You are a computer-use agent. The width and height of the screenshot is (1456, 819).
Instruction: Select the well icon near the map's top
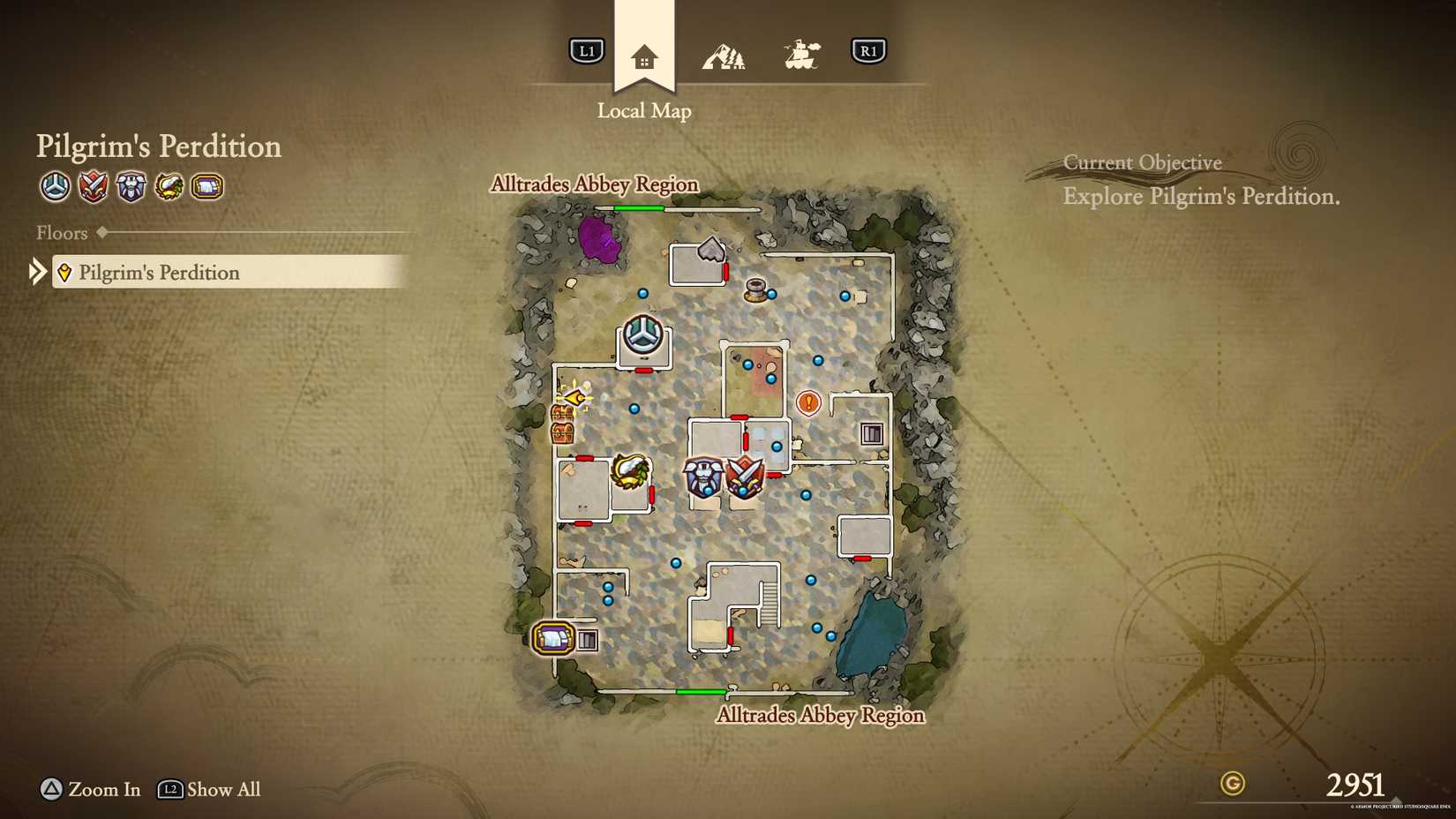pyautogui.click(x=755, y=291)
